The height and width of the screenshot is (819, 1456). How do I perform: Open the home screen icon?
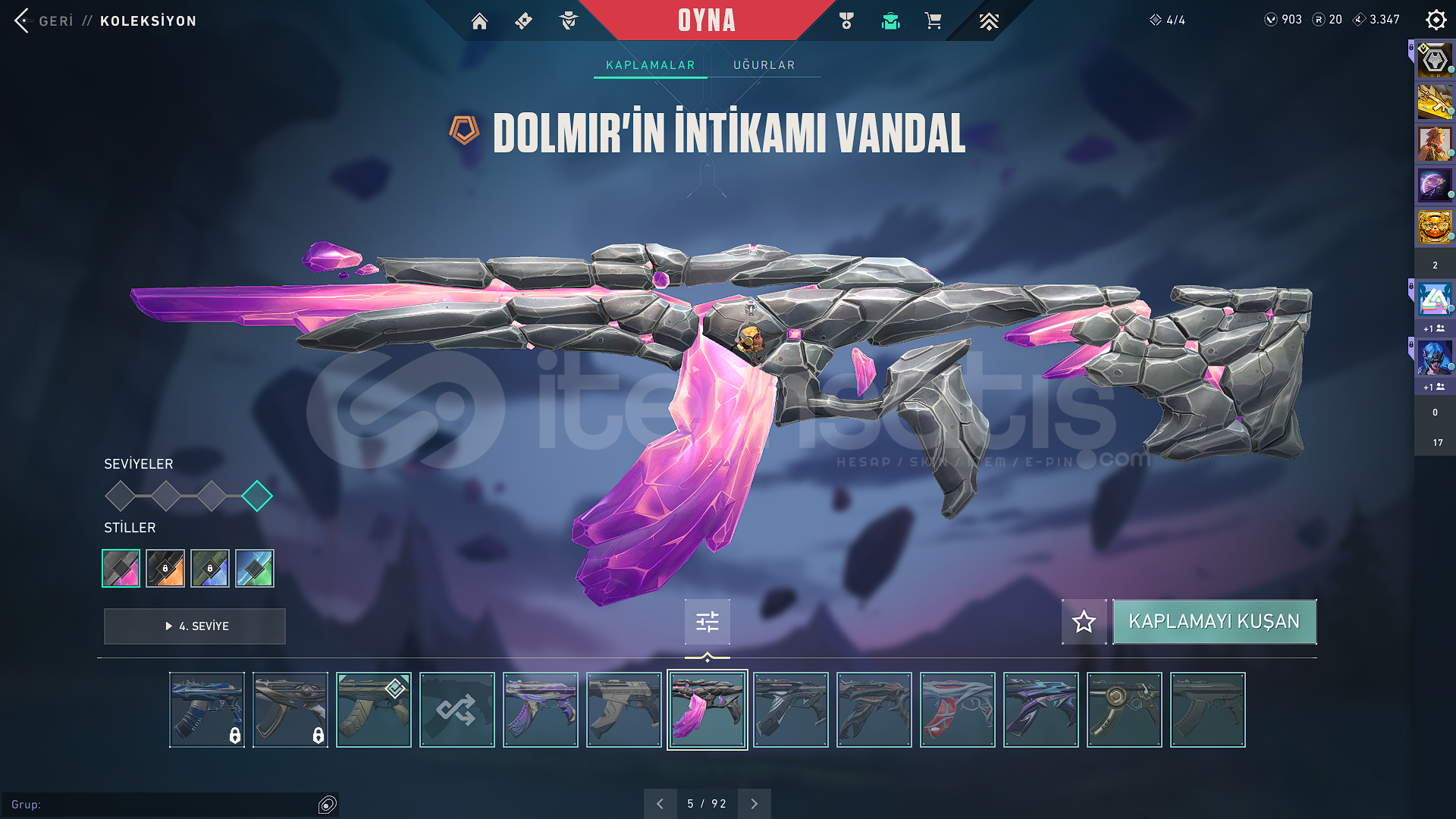479,21
